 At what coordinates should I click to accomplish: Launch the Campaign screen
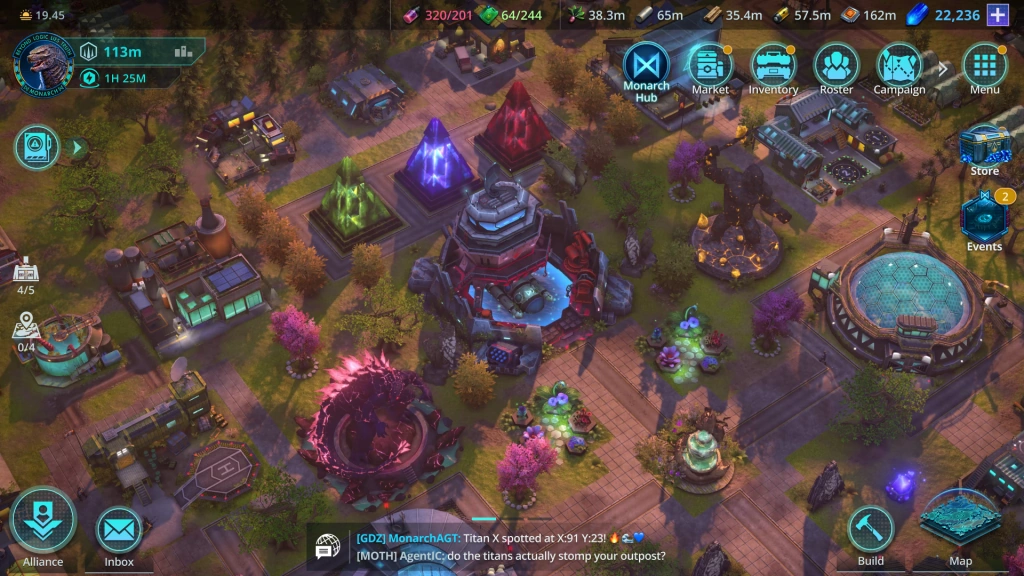[899, 65]
